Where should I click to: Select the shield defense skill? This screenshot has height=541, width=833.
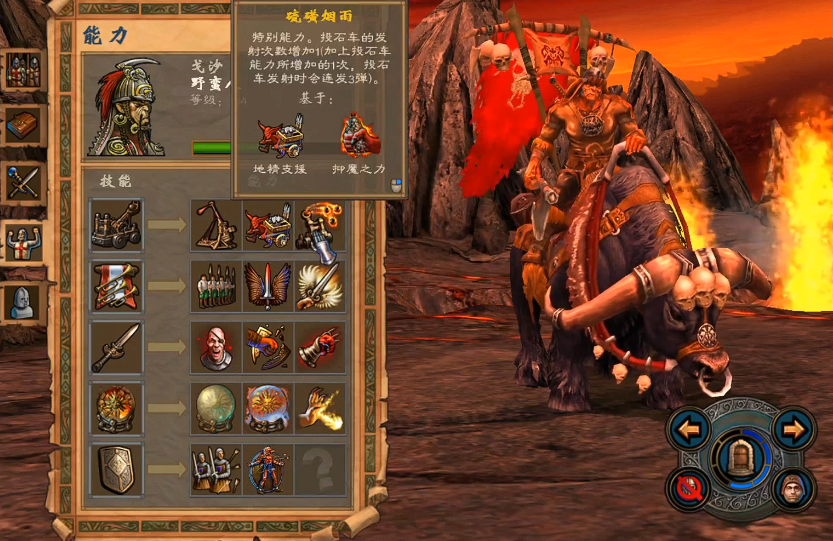coord(117,469)
